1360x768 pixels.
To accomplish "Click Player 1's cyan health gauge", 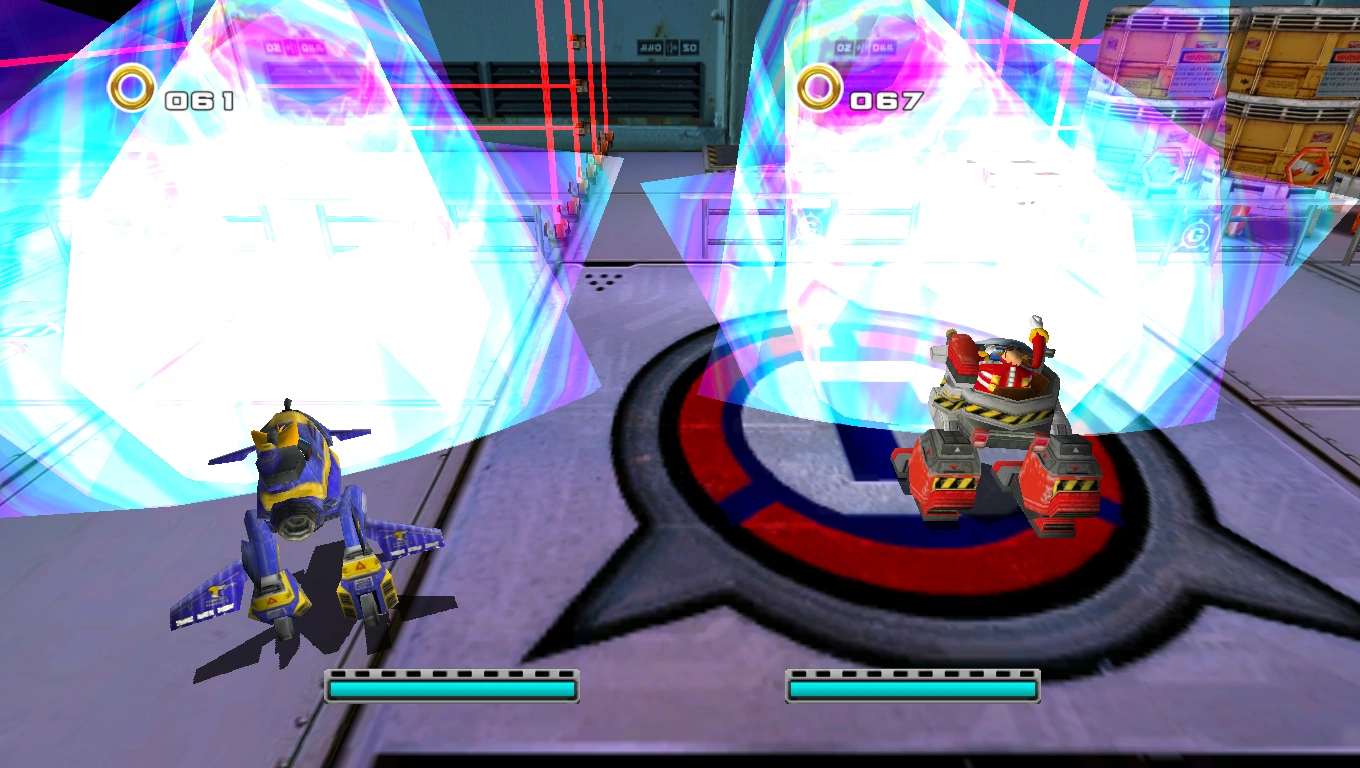I will coord(452,687).
